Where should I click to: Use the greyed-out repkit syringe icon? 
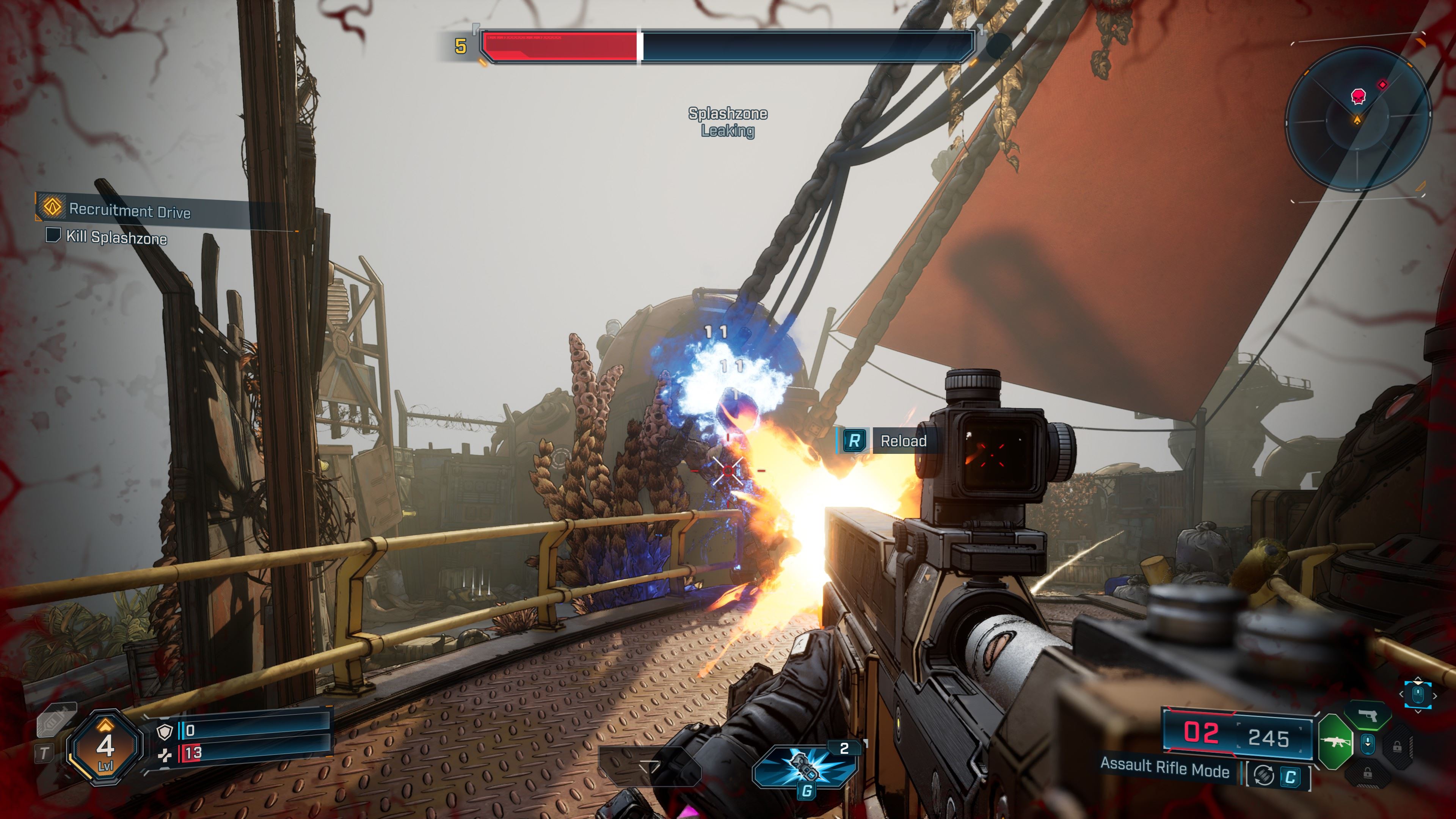coord(56,720)
